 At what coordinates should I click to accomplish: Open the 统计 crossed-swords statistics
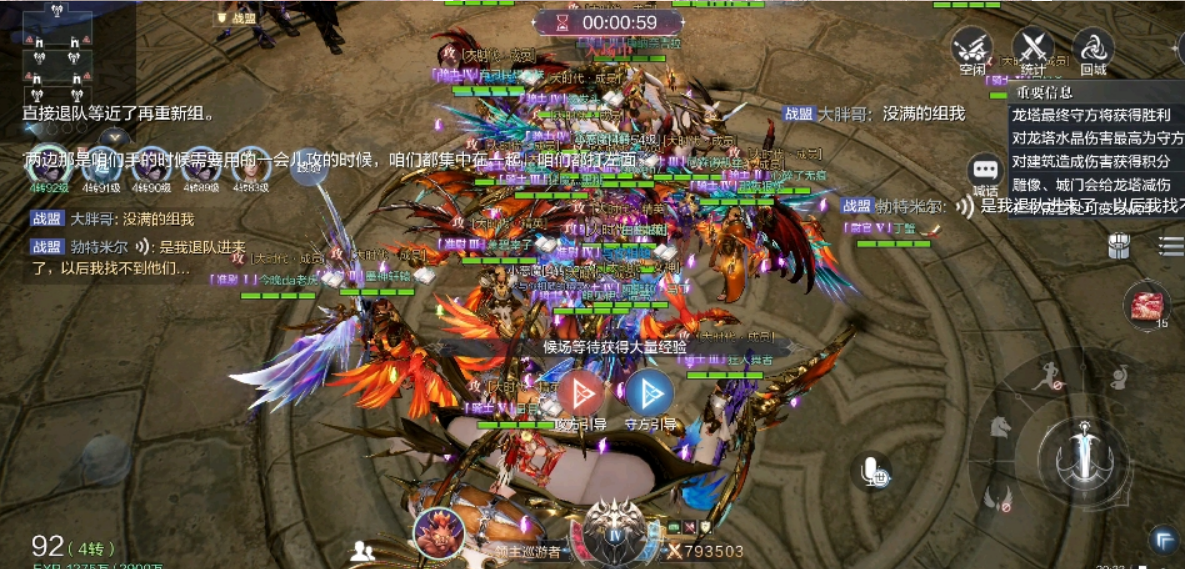tap(1033, 47)
